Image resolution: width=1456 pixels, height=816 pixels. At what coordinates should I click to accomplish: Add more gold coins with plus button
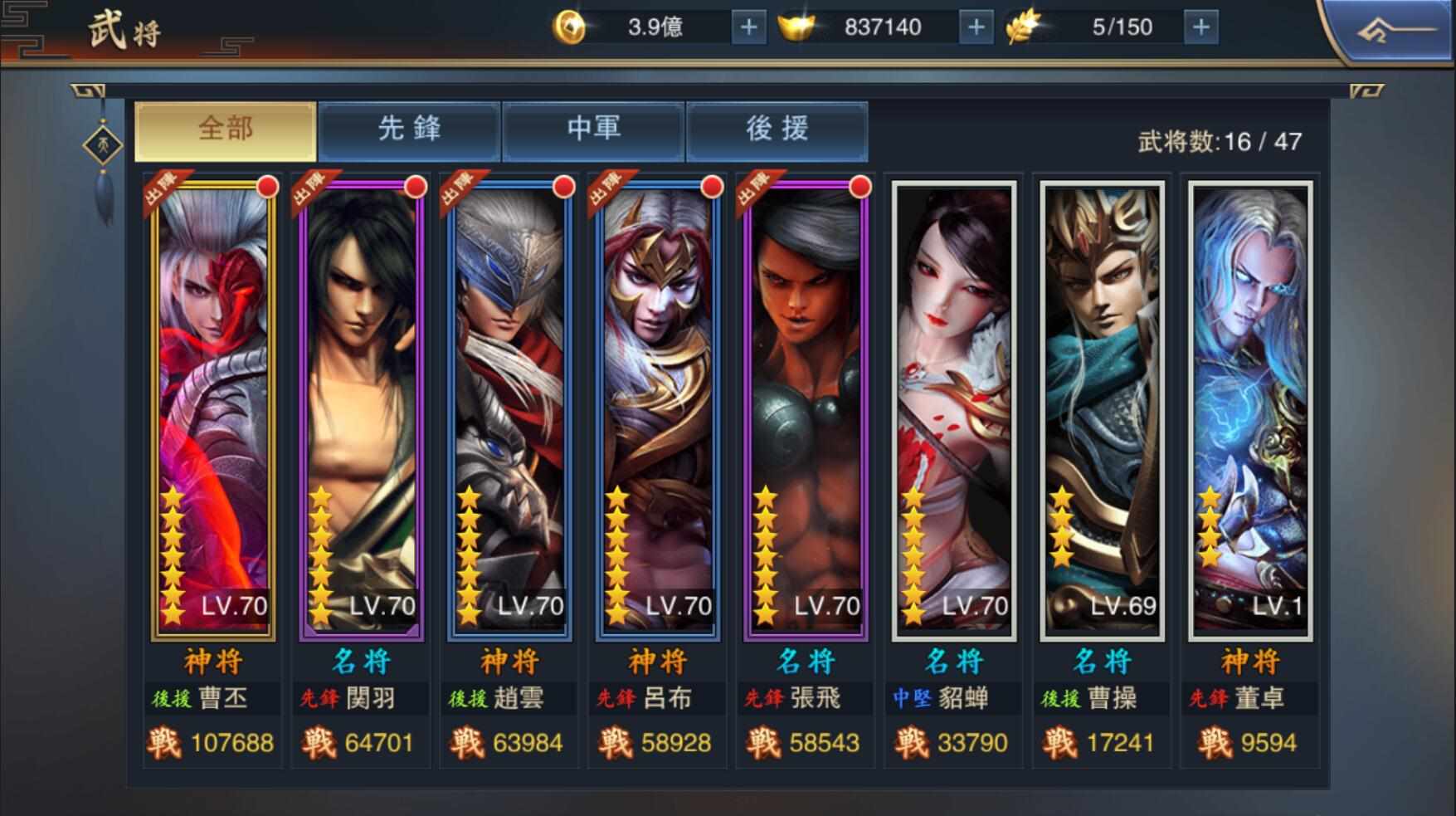coord(748,27)
